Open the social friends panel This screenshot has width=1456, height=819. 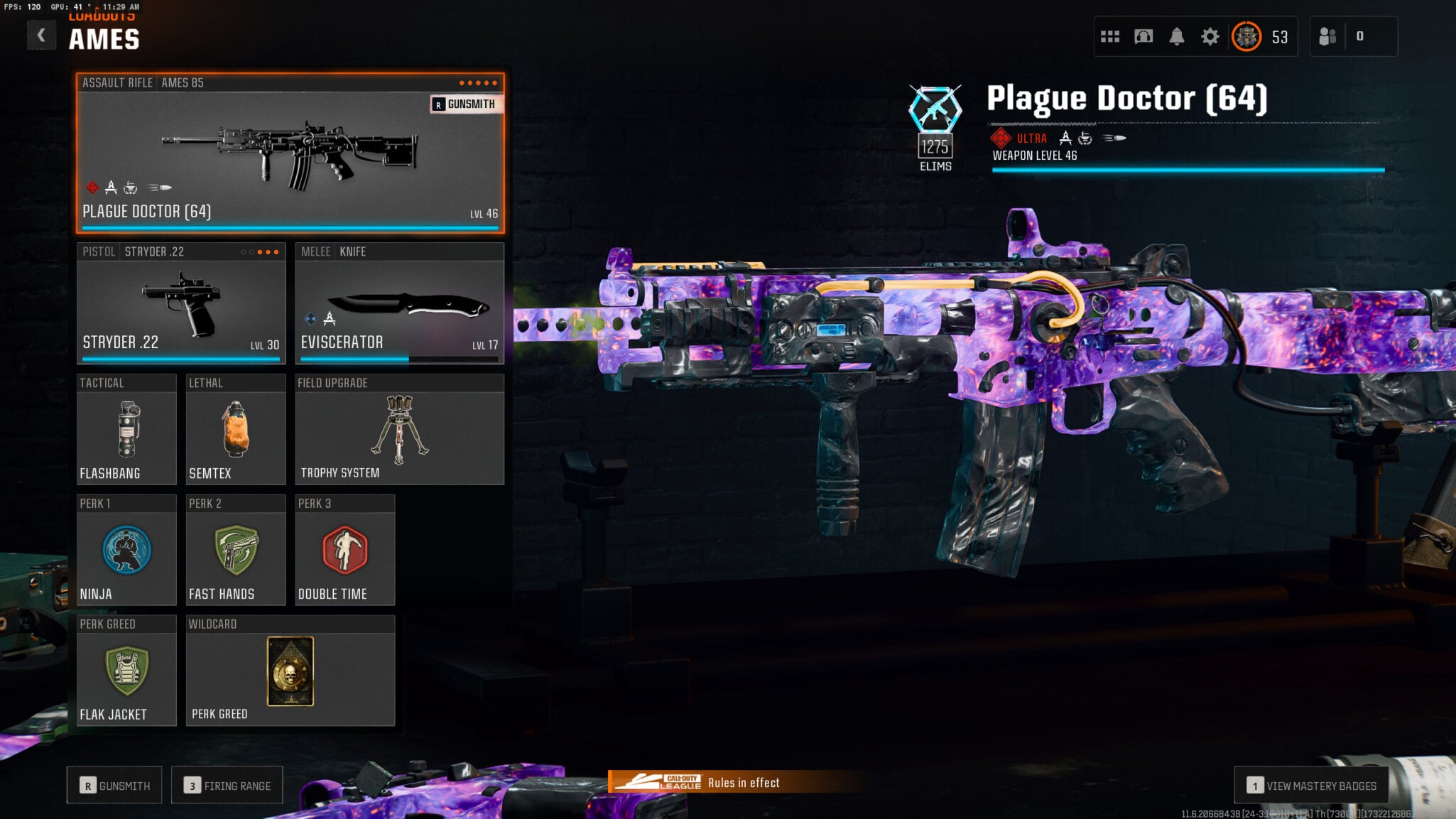click(x=1327, y=36)
